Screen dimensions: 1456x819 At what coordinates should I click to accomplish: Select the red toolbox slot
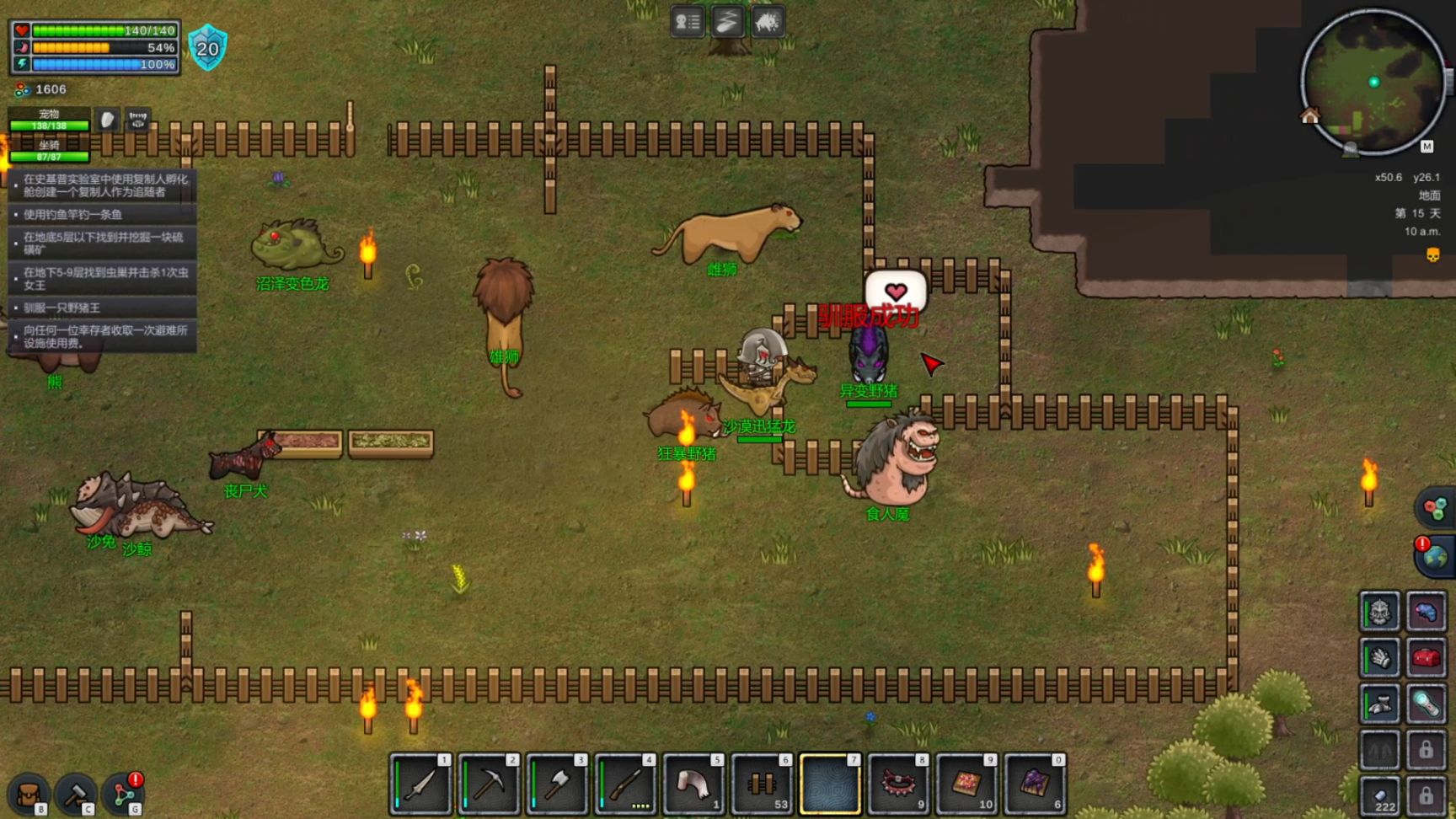[x=1426, y=658]
